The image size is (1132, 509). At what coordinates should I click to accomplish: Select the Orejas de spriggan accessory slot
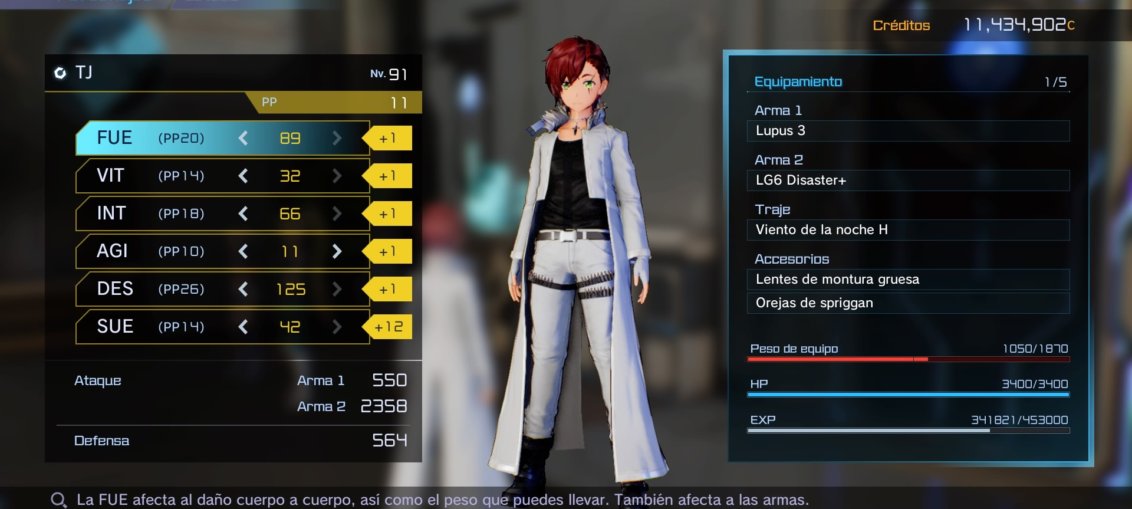(908, 303)
